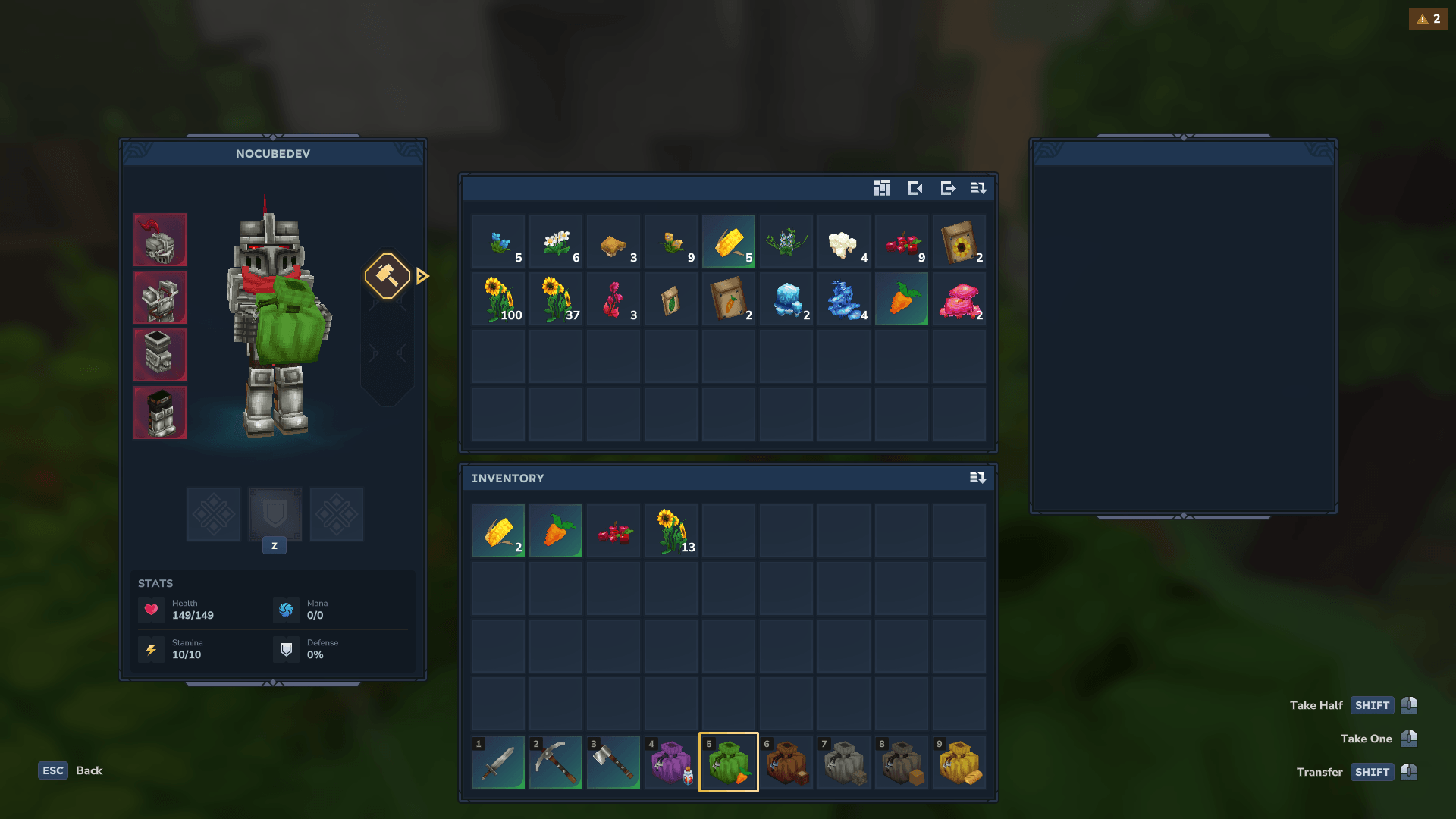The image size is (1456, 819).
Task: Select the chestplate equipment slot
Action: tap(160, 297)
